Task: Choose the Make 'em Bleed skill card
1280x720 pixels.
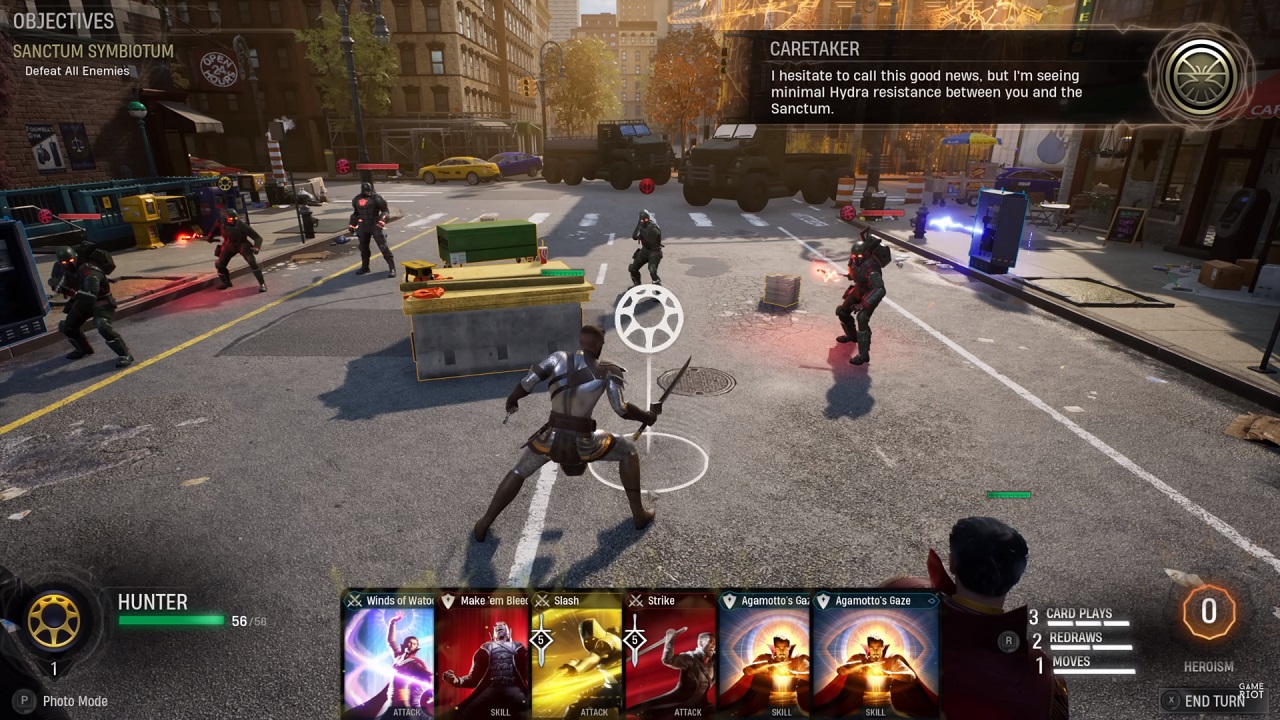Action: tap(483, 655)
